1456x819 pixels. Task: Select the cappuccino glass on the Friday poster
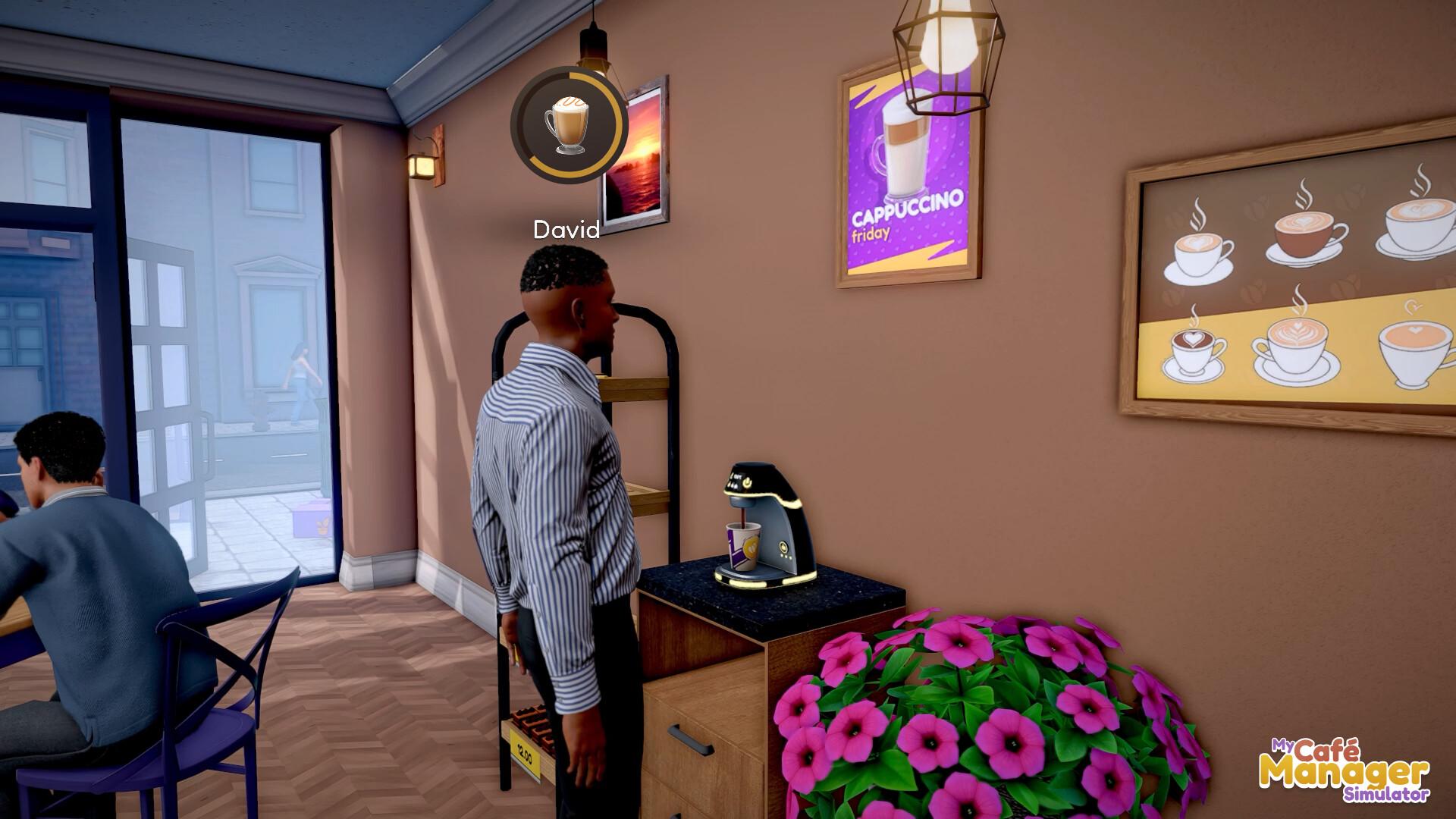pos(907,150)
